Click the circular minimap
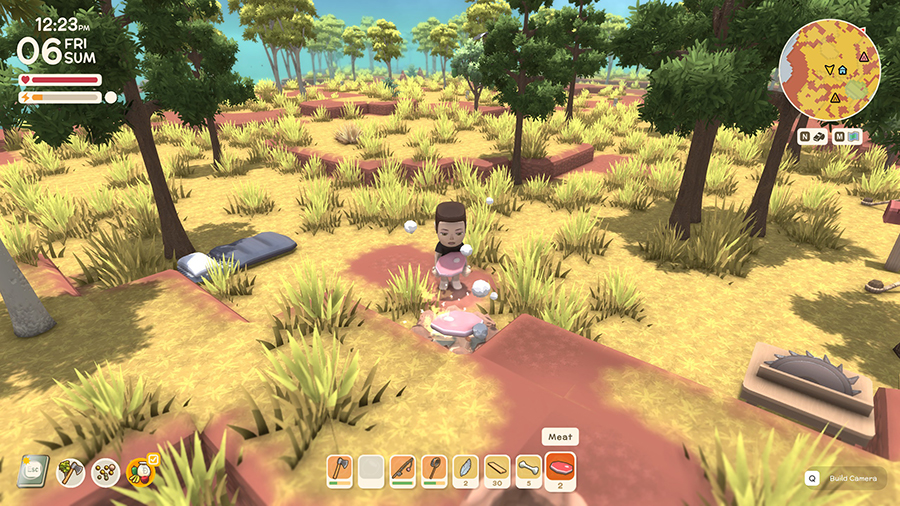This screenshot has height=506, width=900. coord(829,69)
